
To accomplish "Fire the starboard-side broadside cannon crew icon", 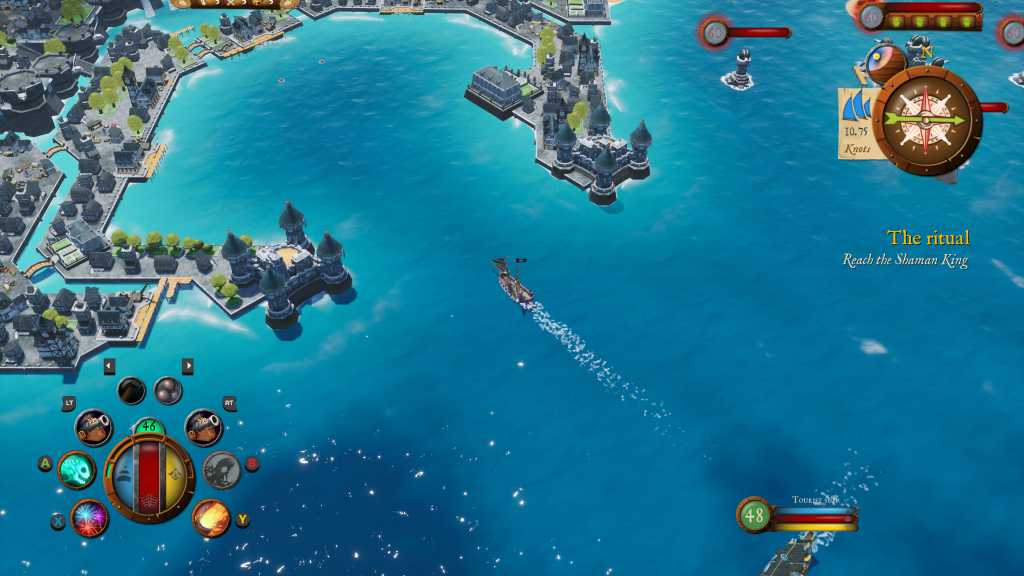I will point(203,427).
